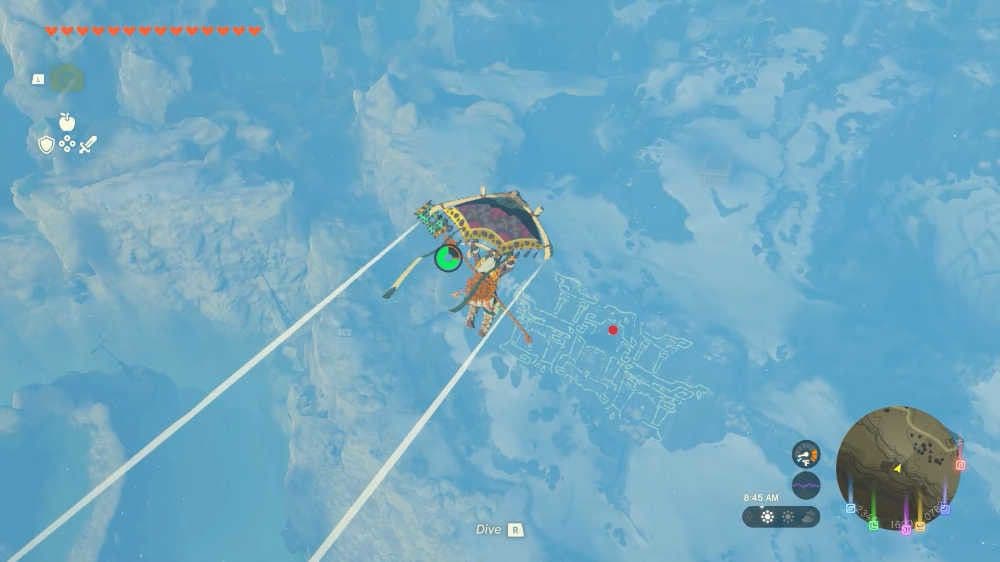Click the yellow player arrow on minimap
Image resolution: width=1000 pixels, height=562 pixels.
[x=898, y=468]
